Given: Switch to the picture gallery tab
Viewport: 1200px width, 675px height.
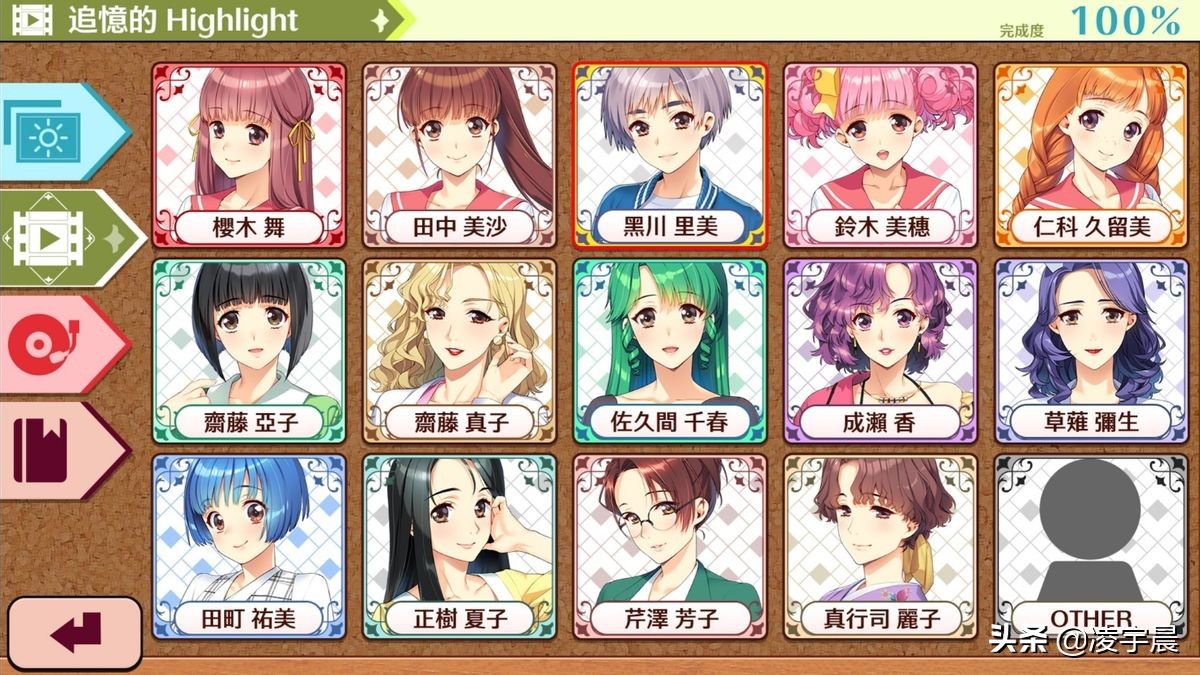Looking at the screenshot, I should coord(55,132).
